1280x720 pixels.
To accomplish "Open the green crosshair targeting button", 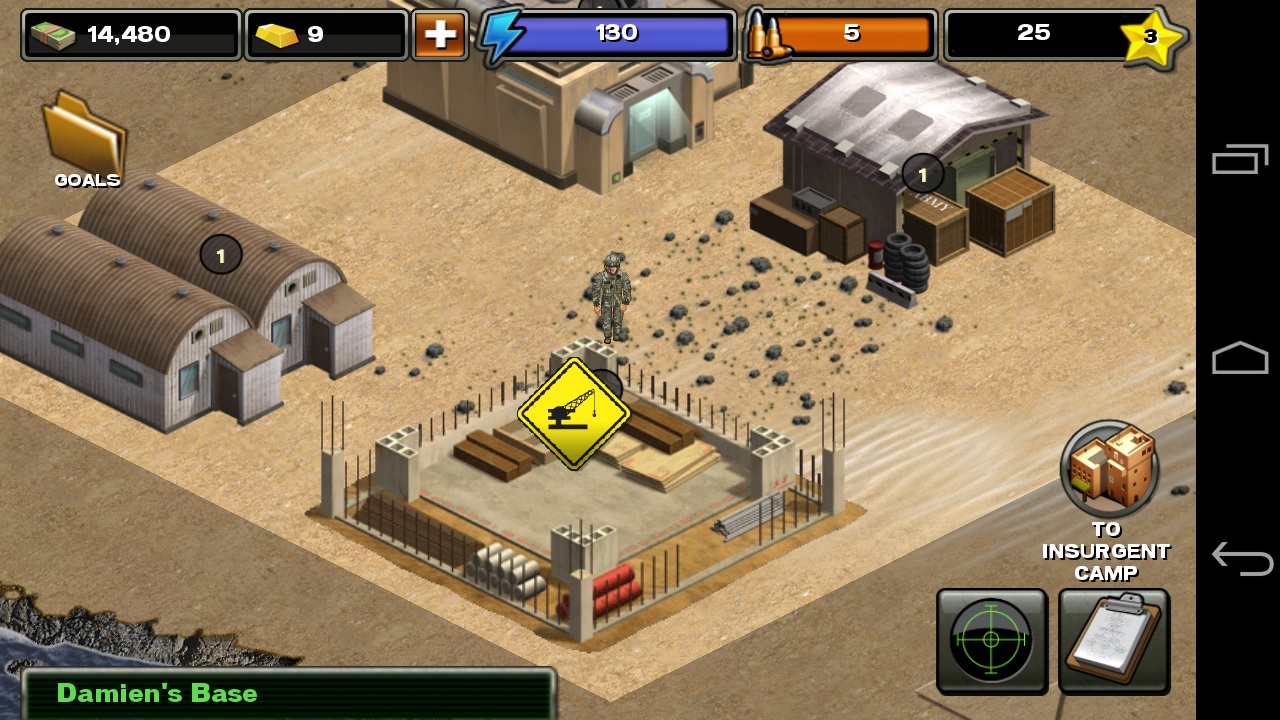I will [991, 640].
